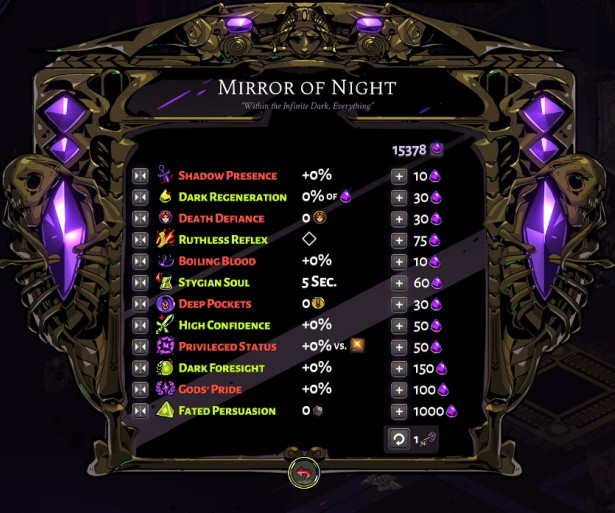
Task: Close the Mirror of Night
Action: [x=302, y=473]
